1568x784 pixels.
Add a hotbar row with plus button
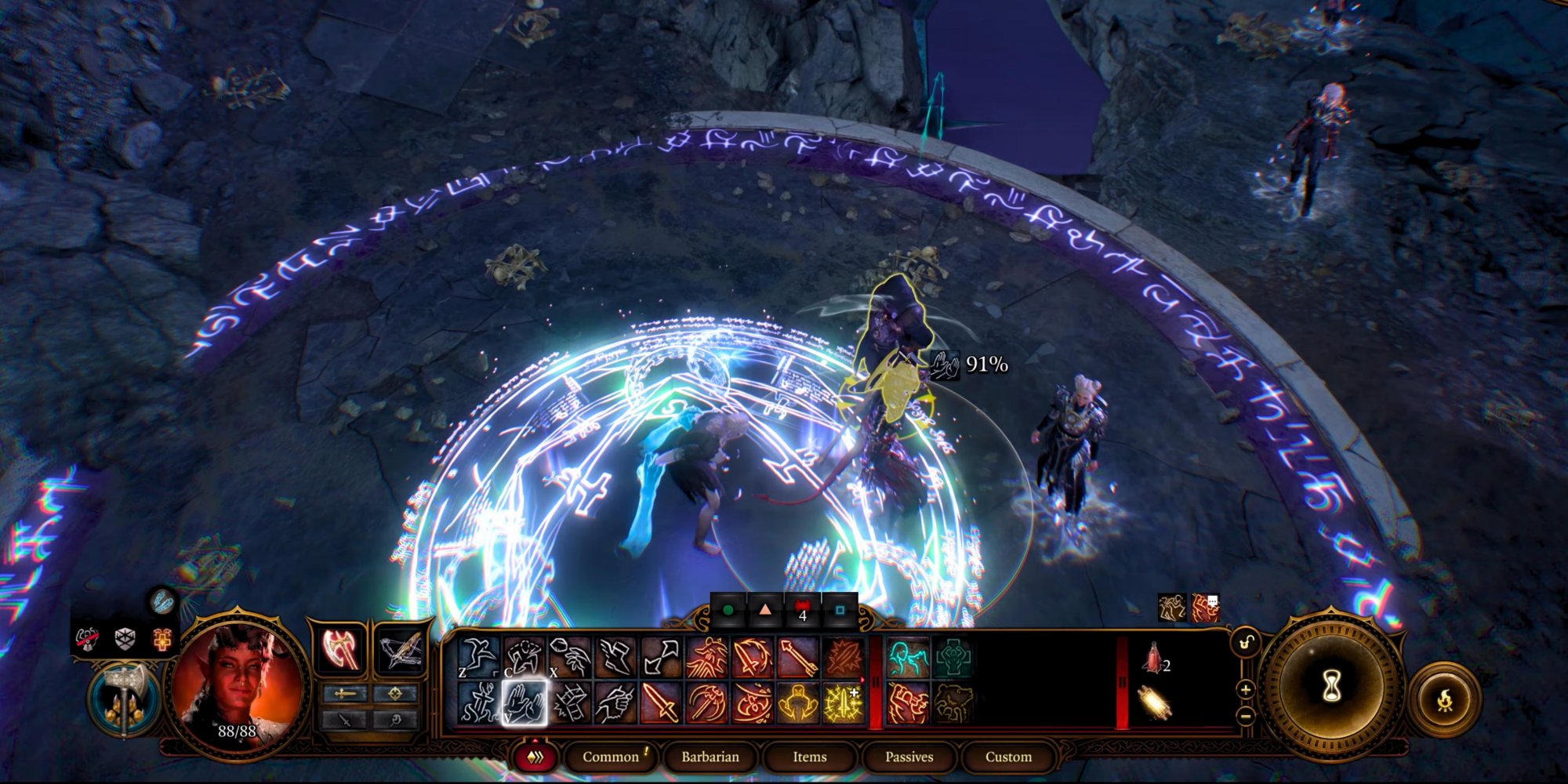(1246, 690)
